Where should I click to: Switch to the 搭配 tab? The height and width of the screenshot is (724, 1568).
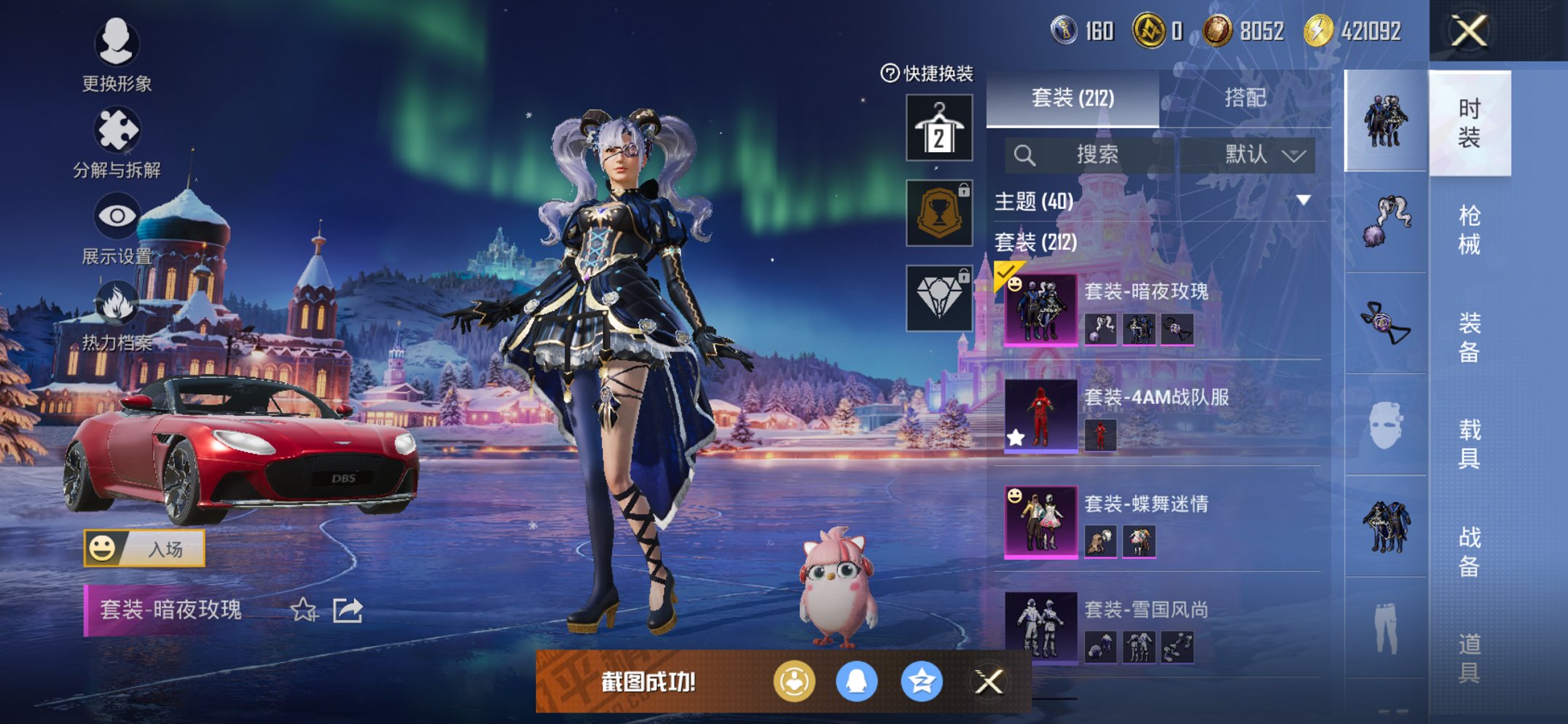[x=1244, y=98]
